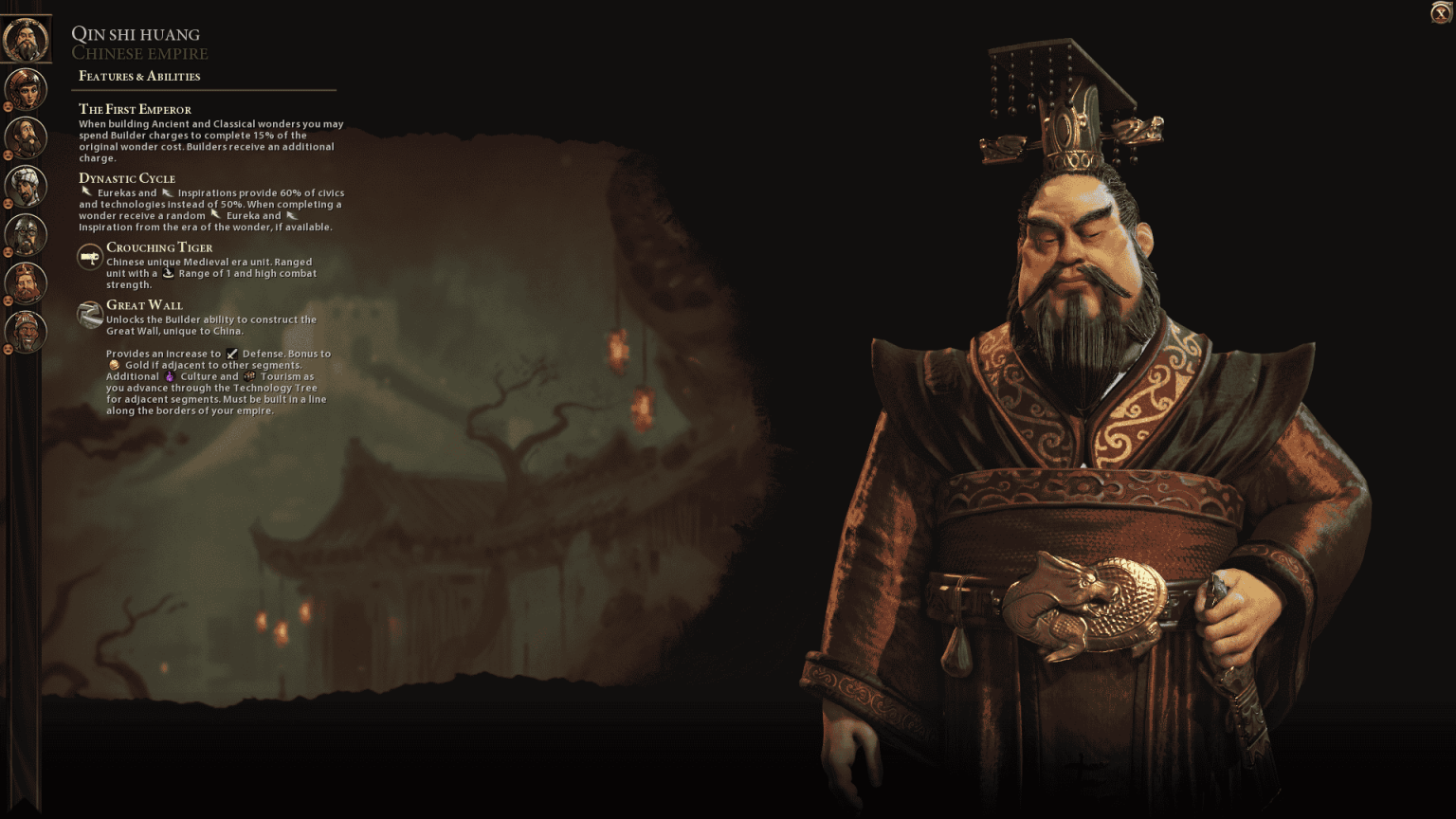This screenshot has height=819, width=1456.
Task: Select the Qin Shi Huang leader portrait
Action: click(x=27, y=39)
